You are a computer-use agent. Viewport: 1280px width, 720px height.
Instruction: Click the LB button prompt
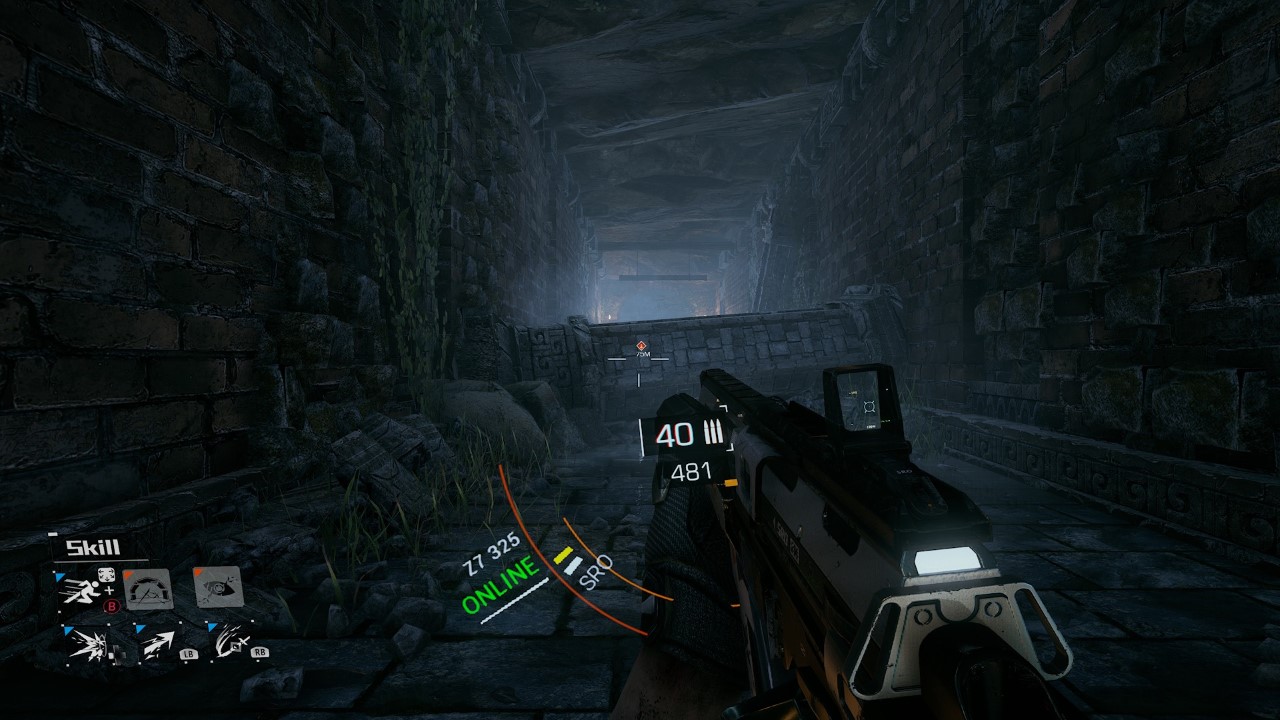189,654
